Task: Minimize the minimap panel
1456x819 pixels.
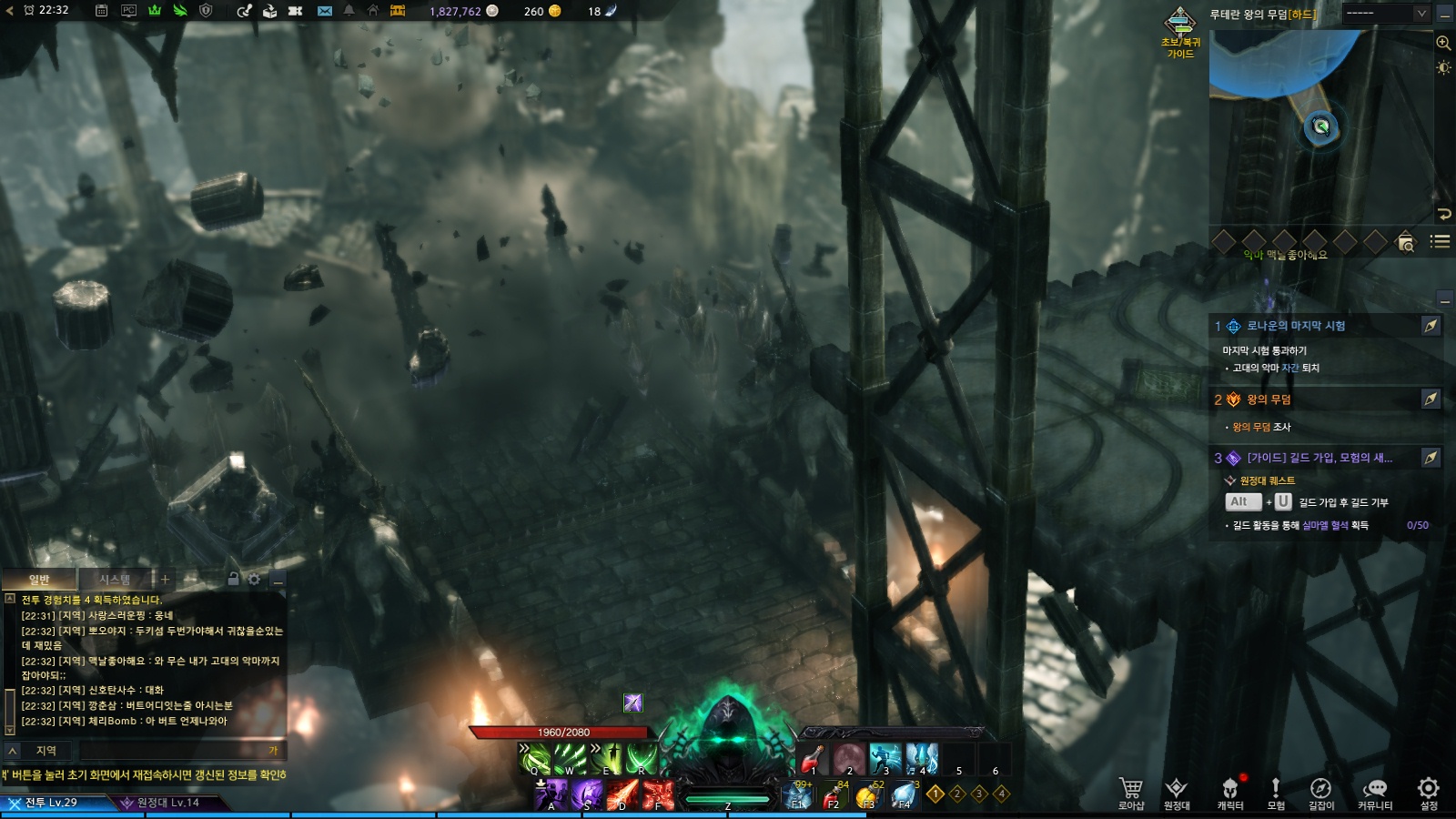Action: pos(1445,14)
